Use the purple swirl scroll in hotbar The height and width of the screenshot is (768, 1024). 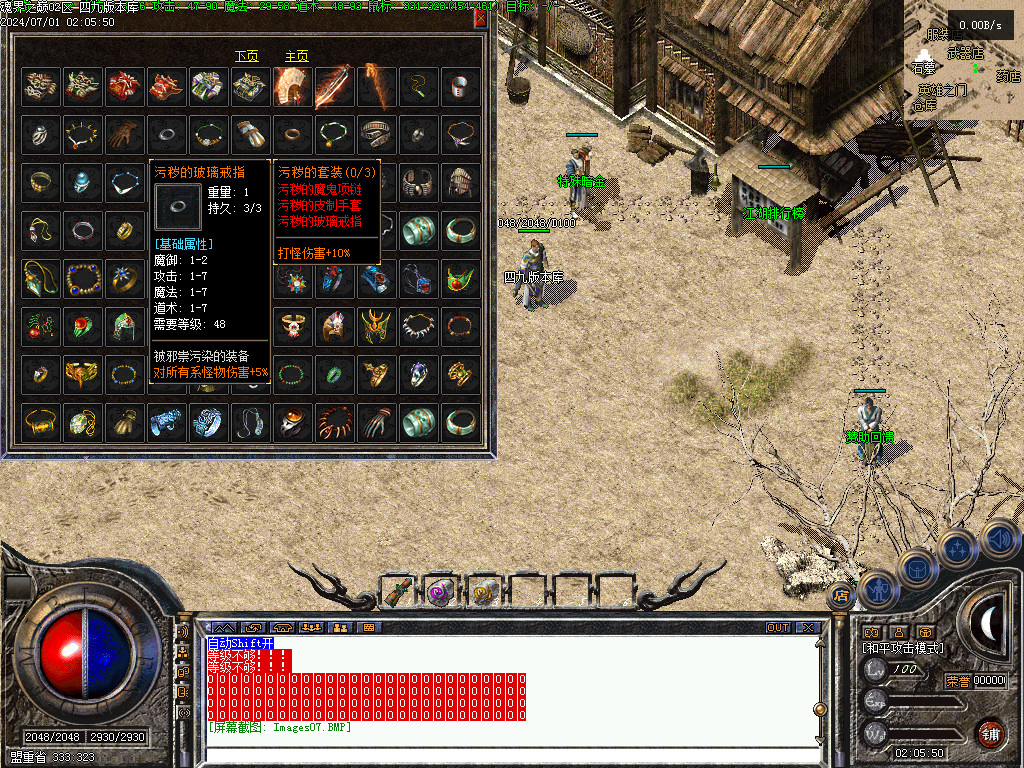pos(440,592)
